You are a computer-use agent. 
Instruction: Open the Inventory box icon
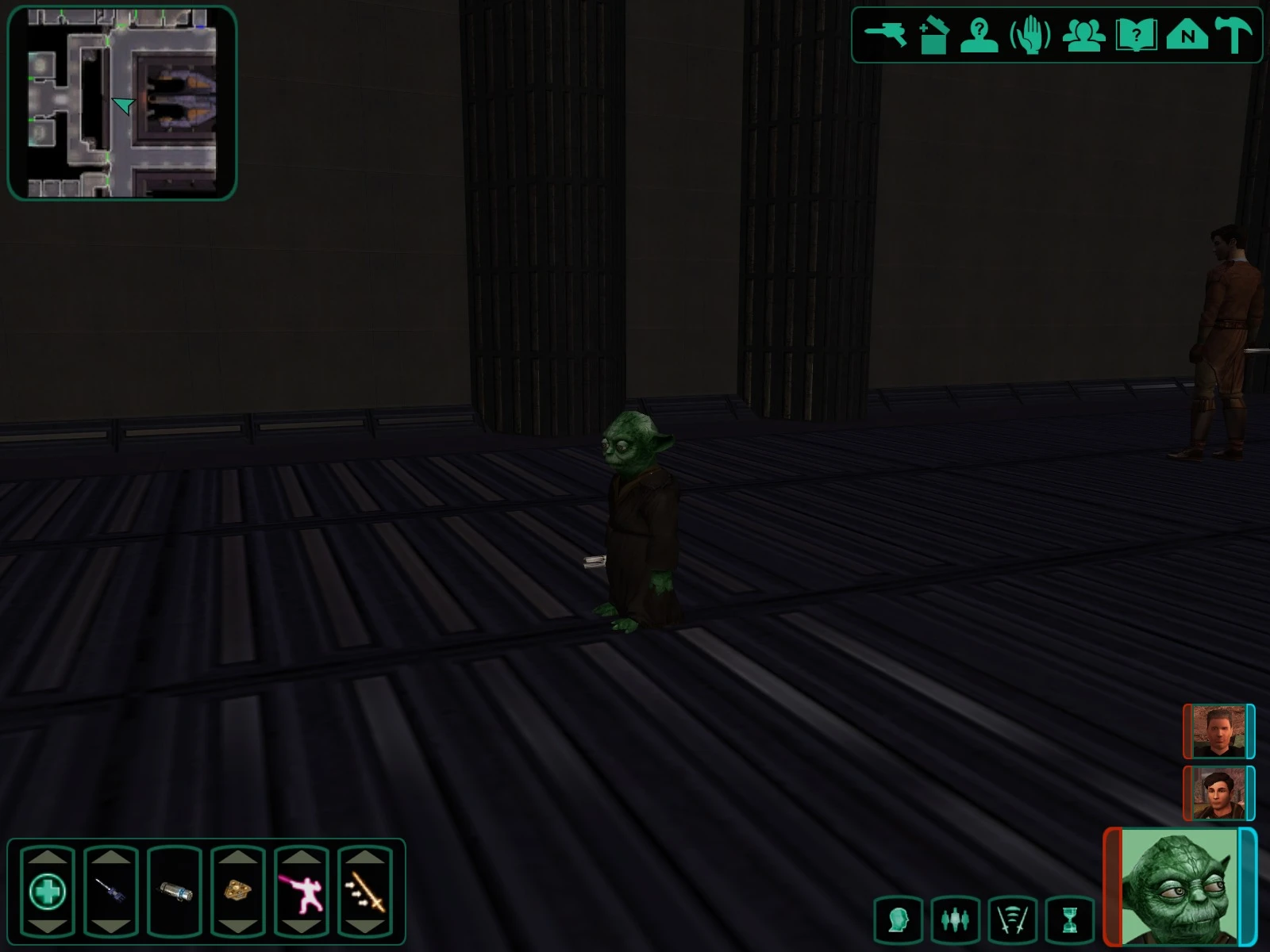tap(936, 34)
